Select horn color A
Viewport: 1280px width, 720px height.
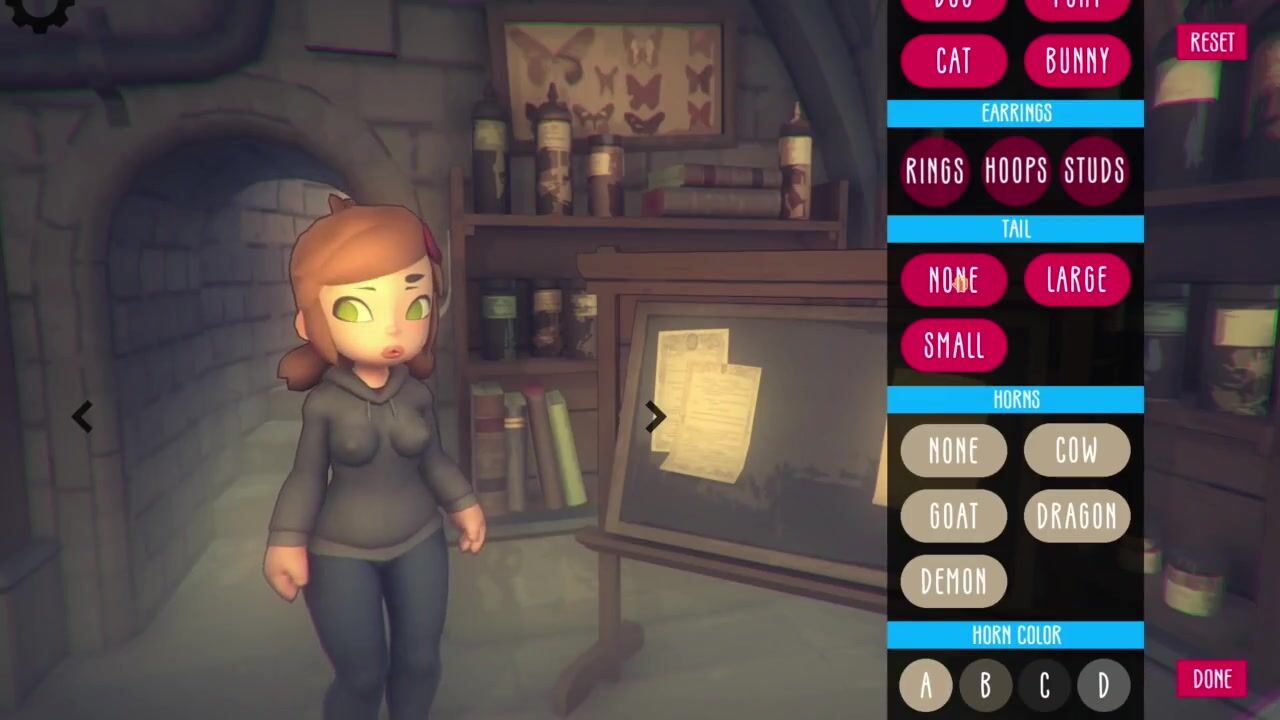pyautogui.click(x=926, y=685)
